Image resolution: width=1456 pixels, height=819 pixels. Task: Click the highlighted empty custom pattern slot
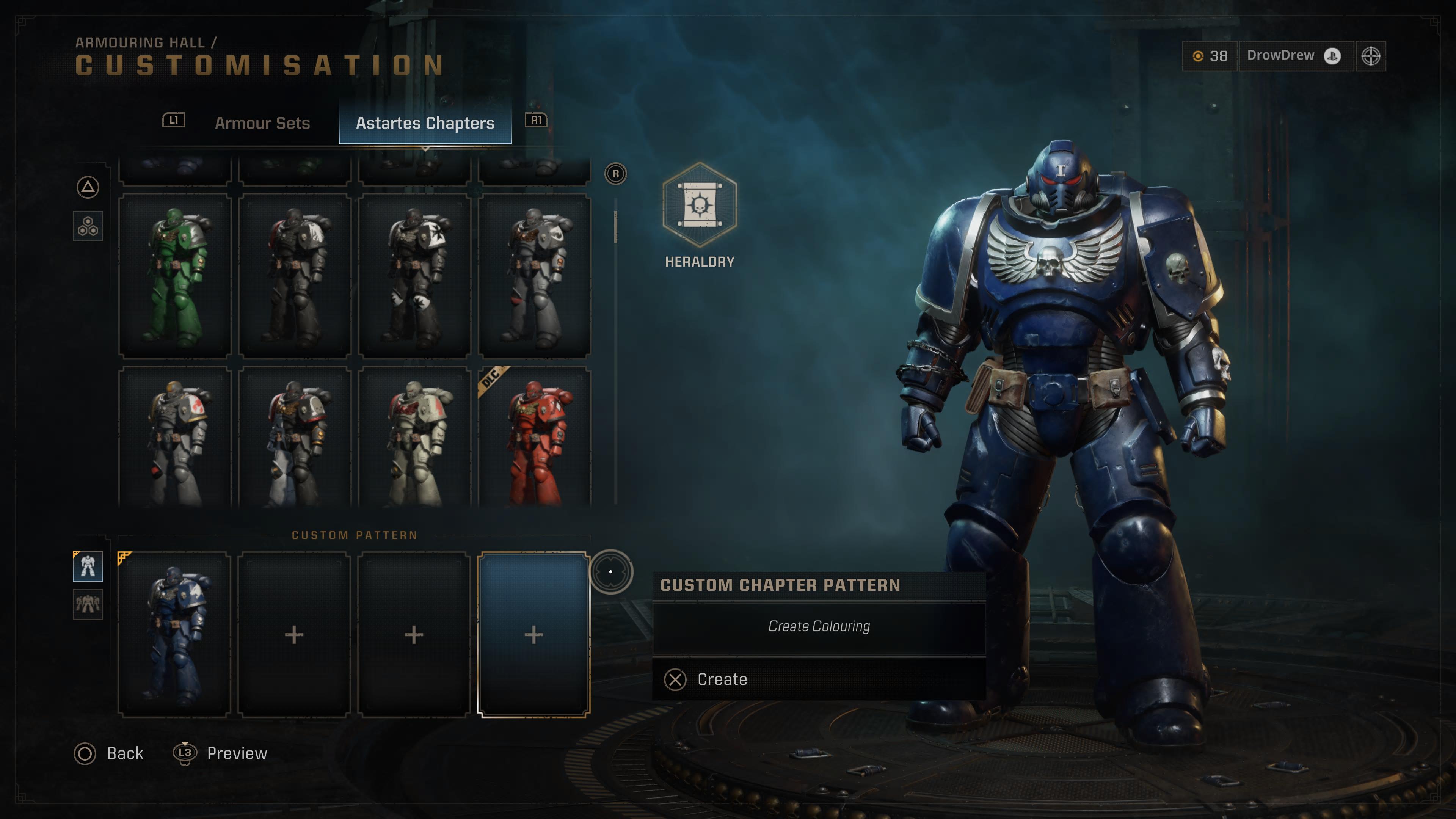point(533,634)
